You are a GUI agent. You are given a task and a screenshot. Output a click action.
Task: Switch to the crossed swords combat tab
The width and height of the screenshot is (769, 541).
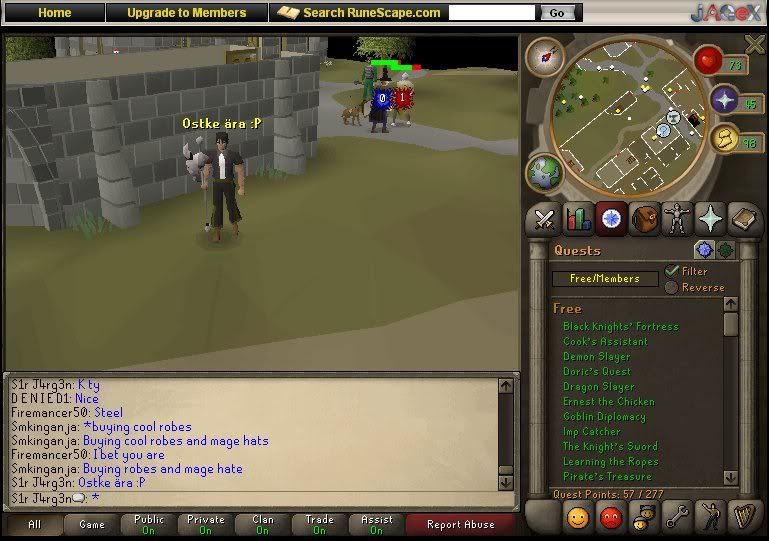545,218
